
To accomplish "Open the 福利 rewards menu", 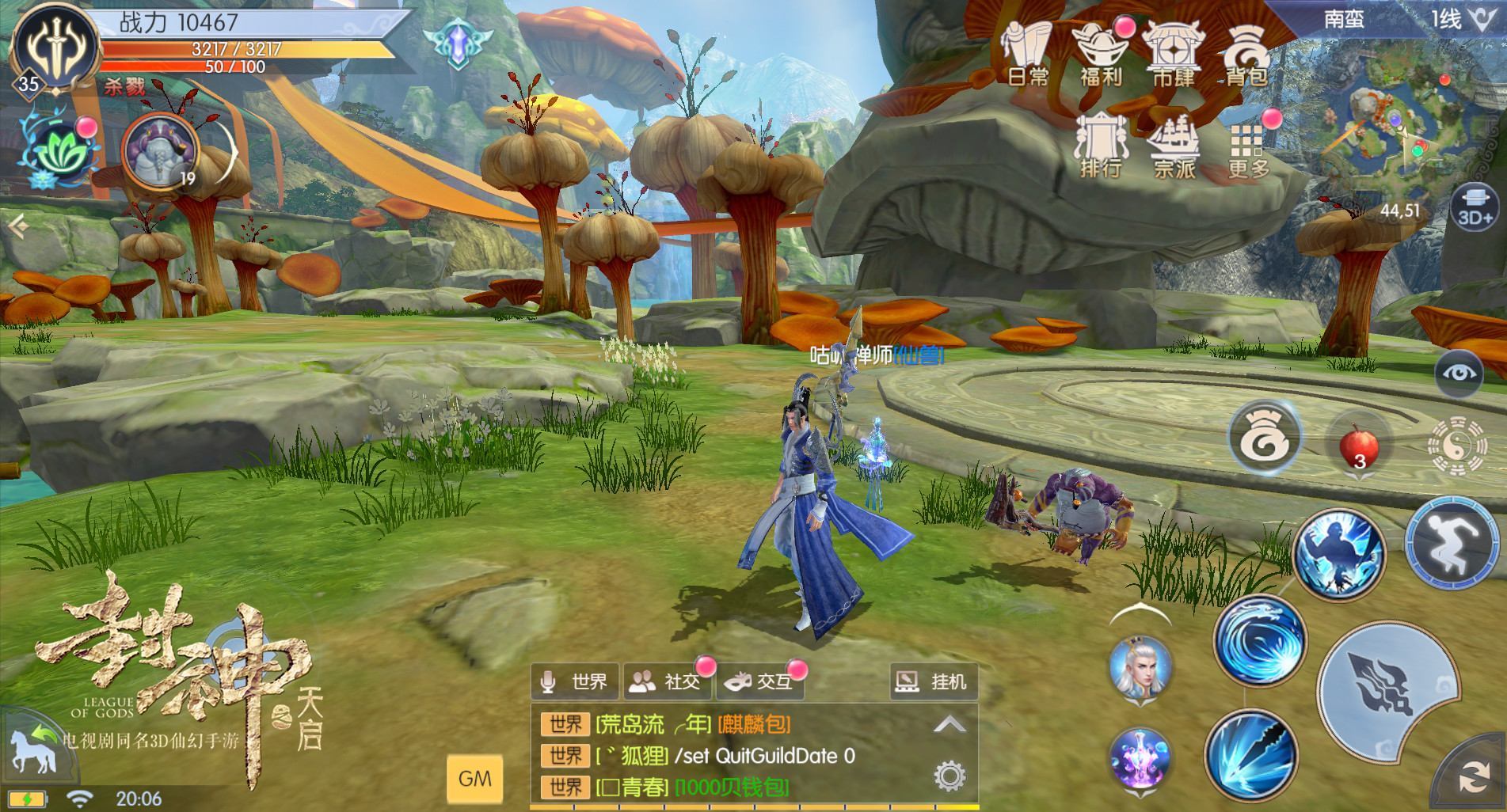I will [x=1101, y=55].
